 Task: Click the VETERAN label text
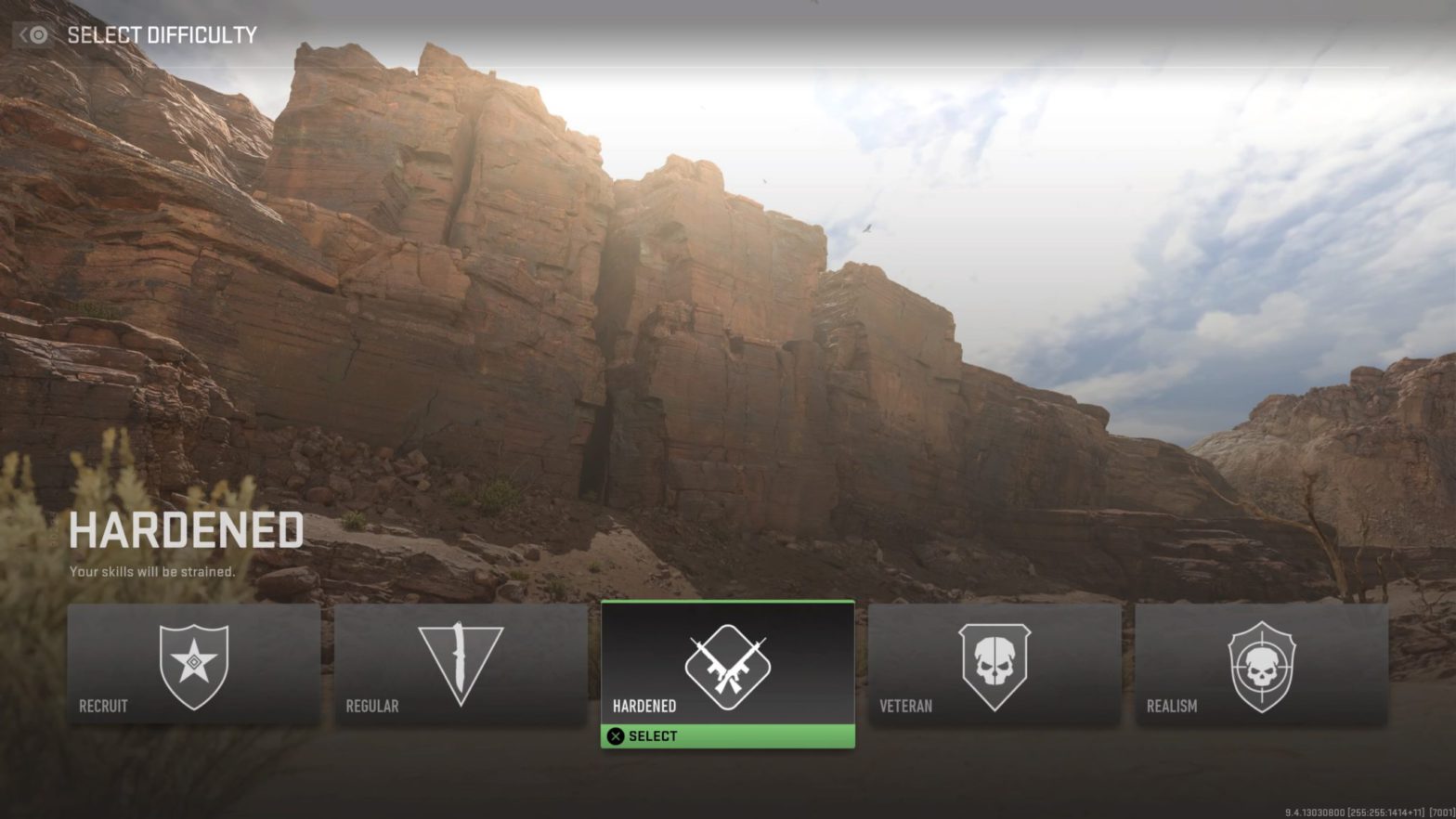pos(905,706)
